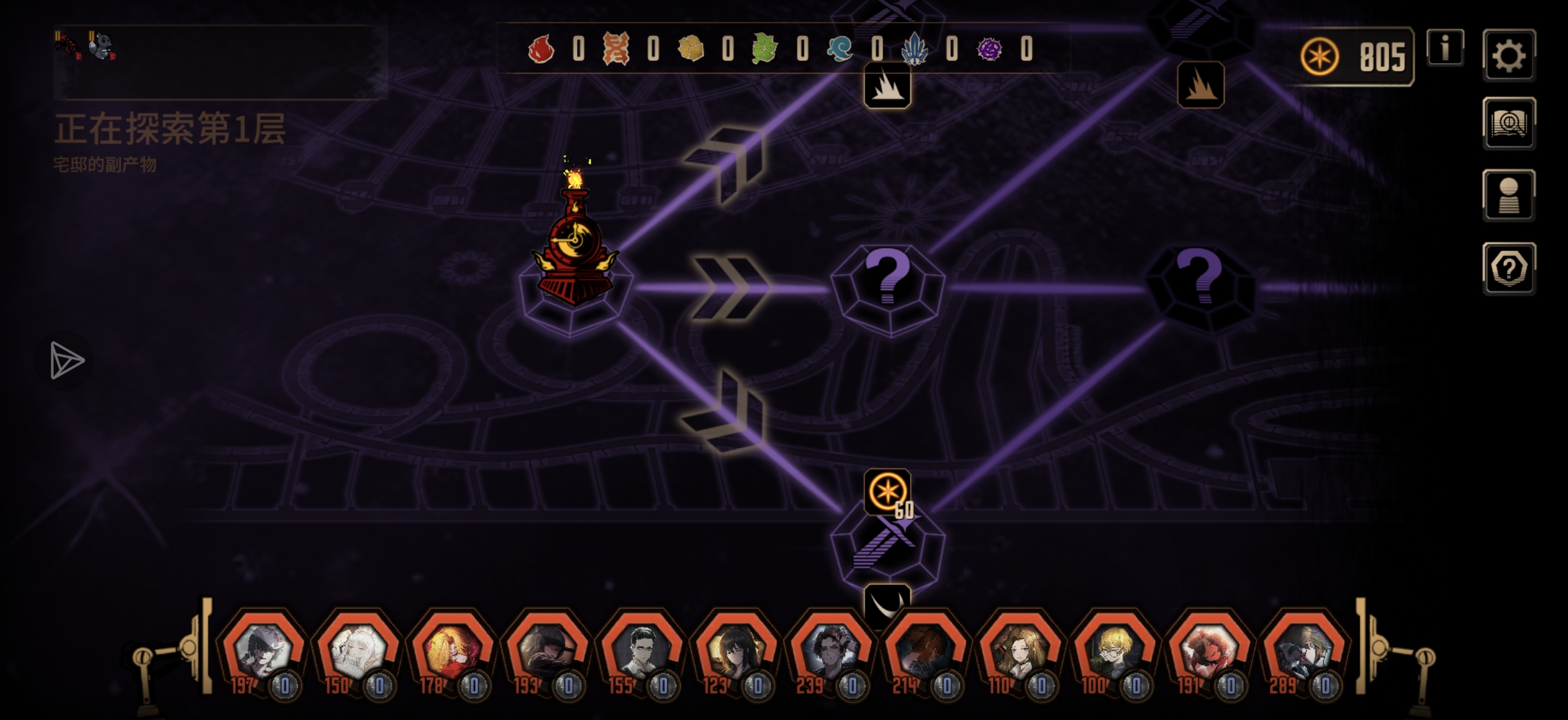Open the character silhouette menu

pos(1508,196)
